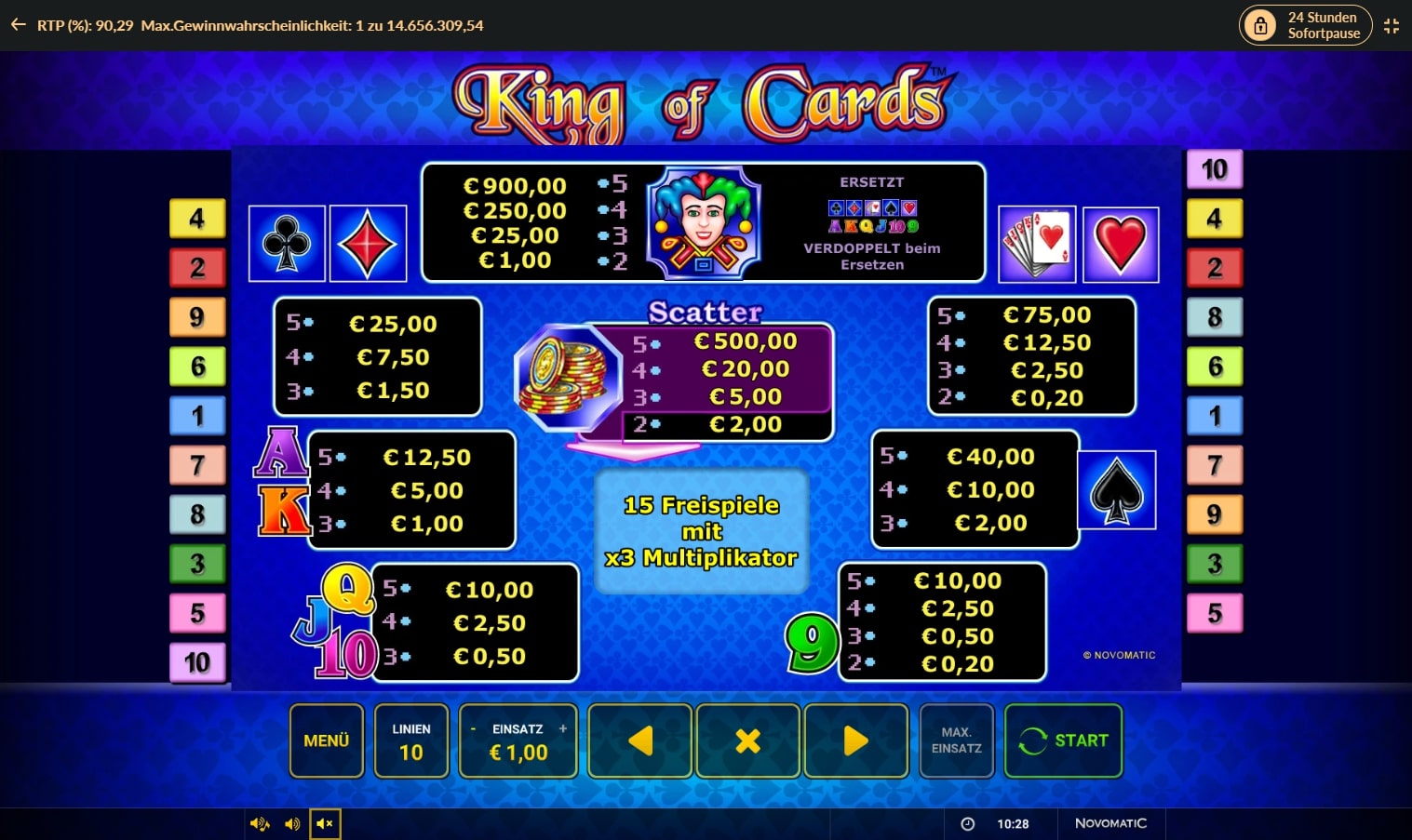Open the previous paytable page arrow

(639, 740)
